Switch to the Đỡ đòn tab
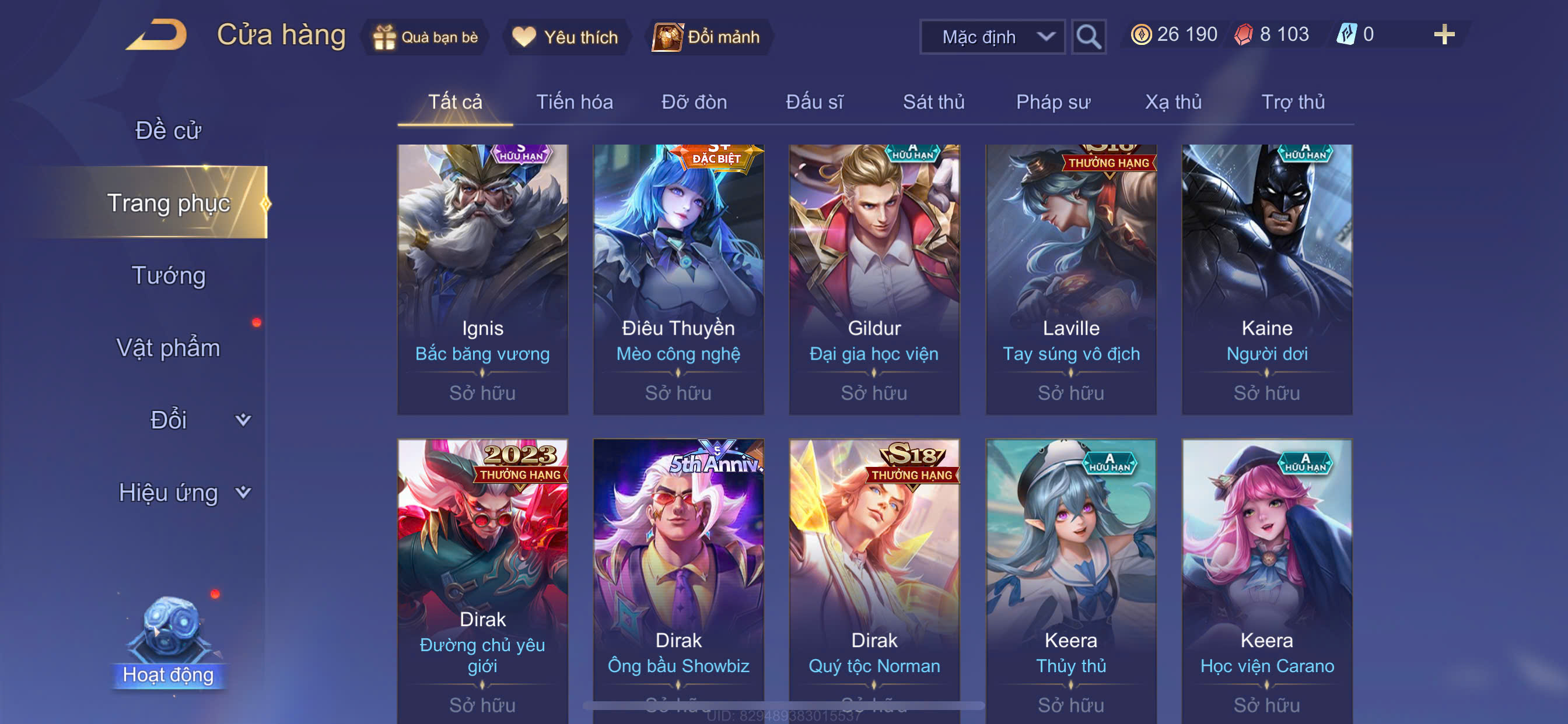This screenshot has width=1568, height=724. point(694,102)
